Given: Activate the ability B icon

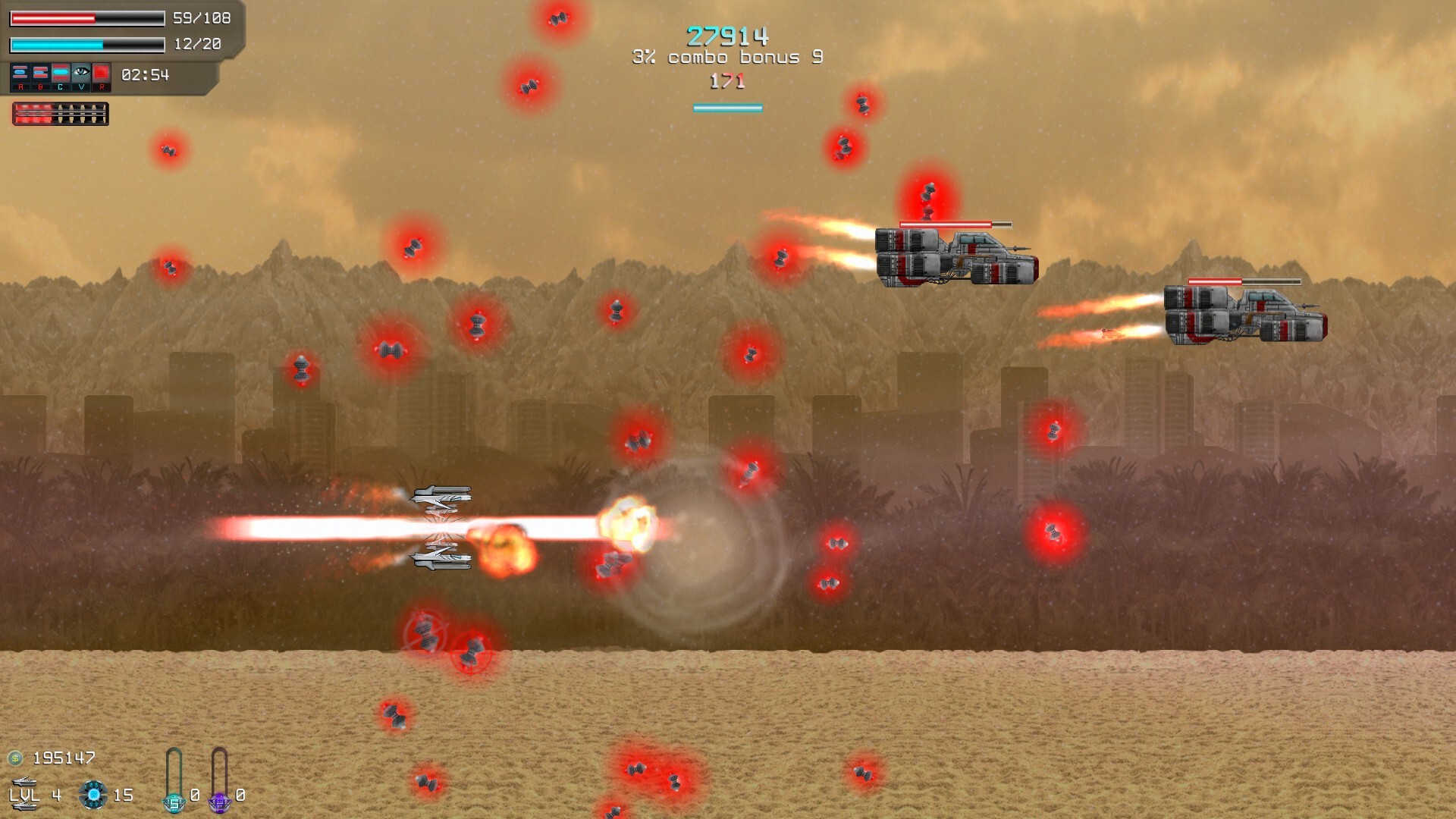Looking at the screenshot, I should (41, 72).
